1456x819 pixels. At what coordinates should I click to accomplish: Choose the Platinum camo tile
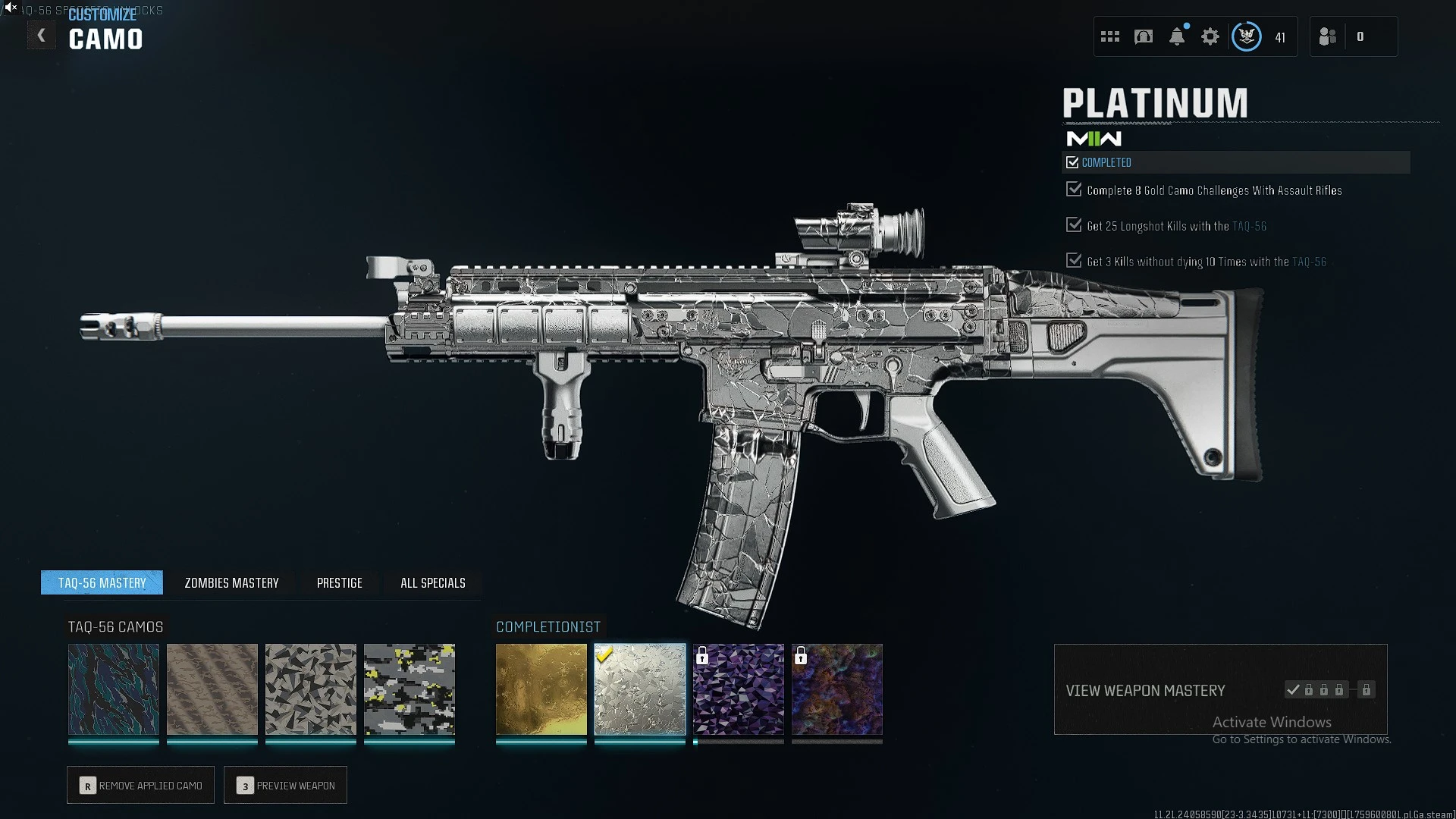(640, 689)
